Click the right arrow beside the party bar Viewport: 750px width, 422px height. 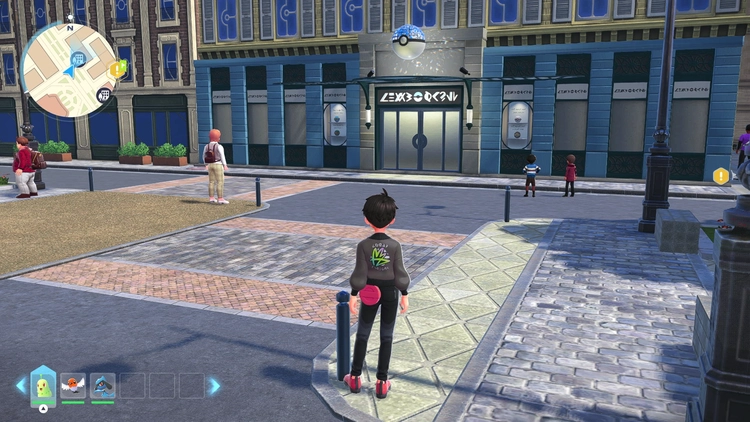coord(214,385)
